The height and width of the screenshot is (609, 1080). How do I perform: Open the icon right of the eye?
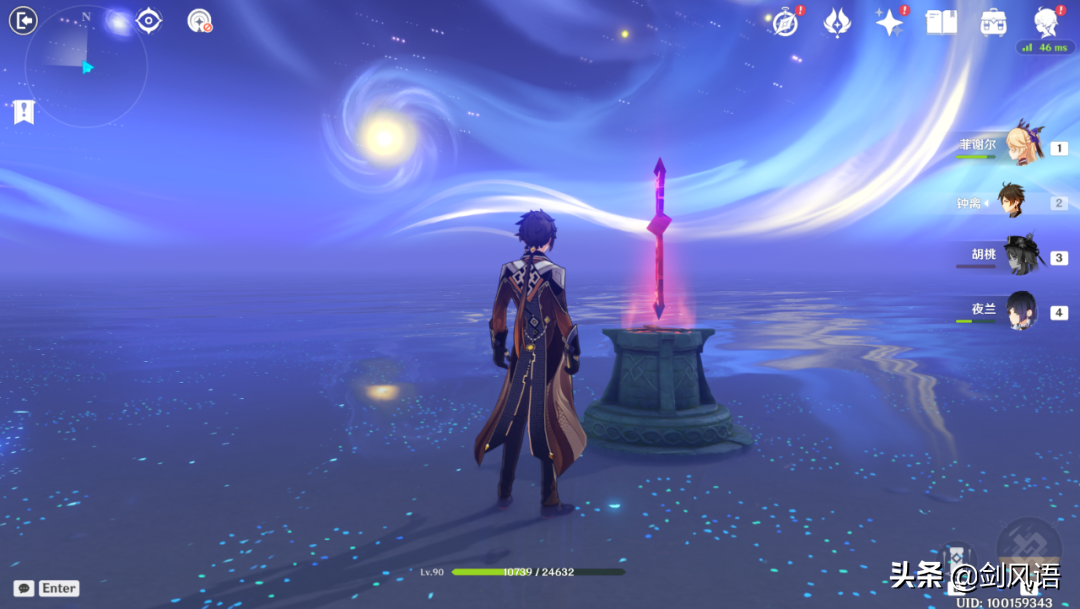click(200, 21)
